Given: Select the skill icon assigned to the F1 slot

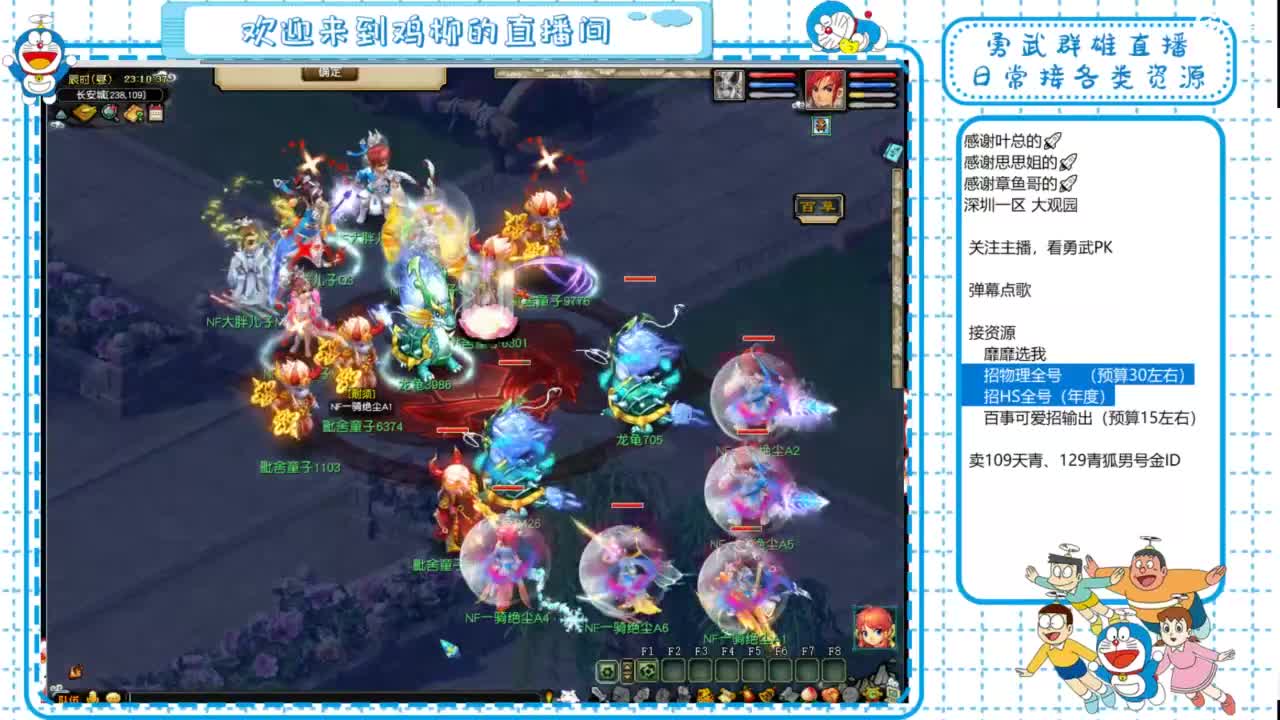Looking at the screenshot, I should (648, 670).
